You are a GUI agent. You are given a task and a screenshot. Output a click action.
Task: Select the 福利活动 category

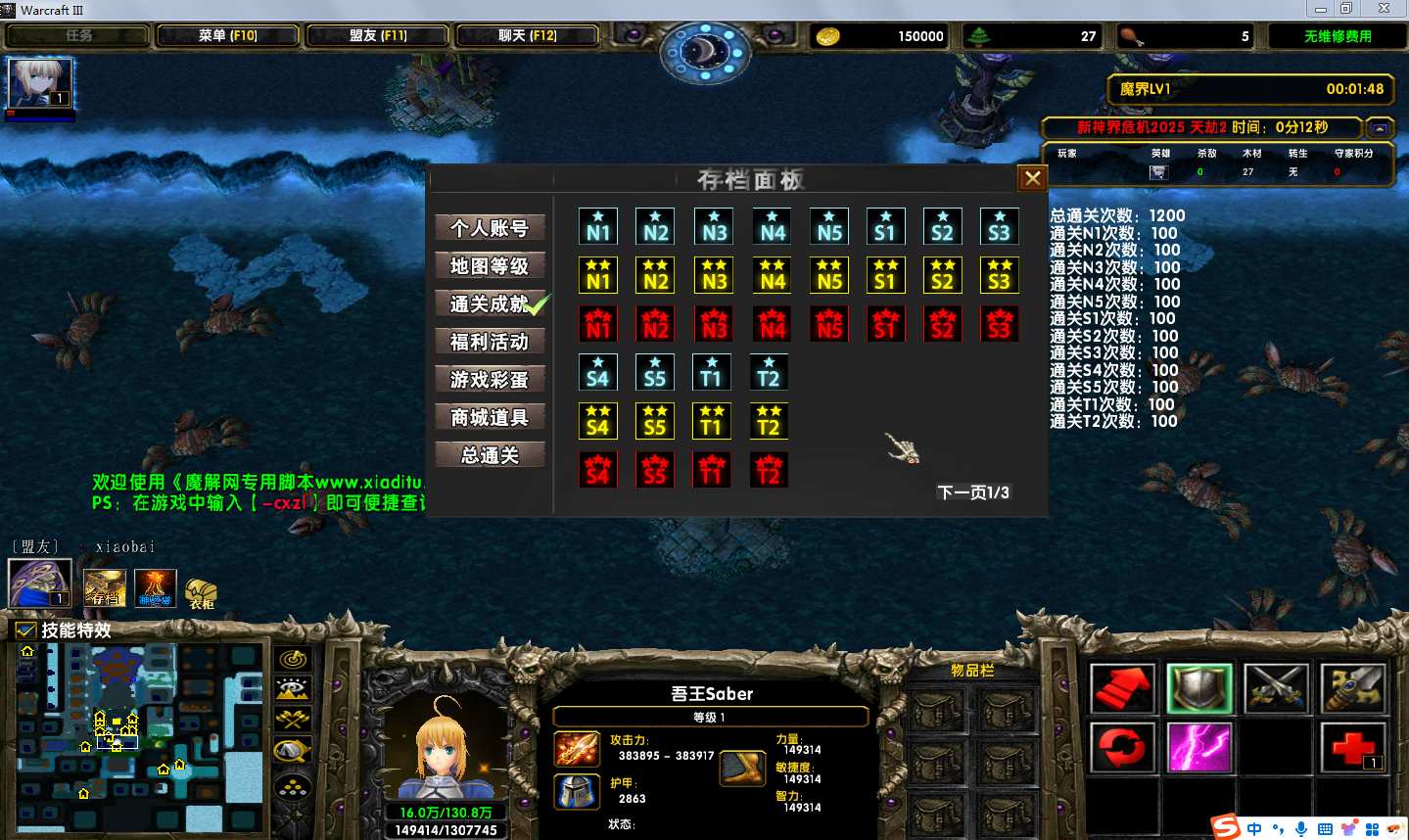(490, 342)
